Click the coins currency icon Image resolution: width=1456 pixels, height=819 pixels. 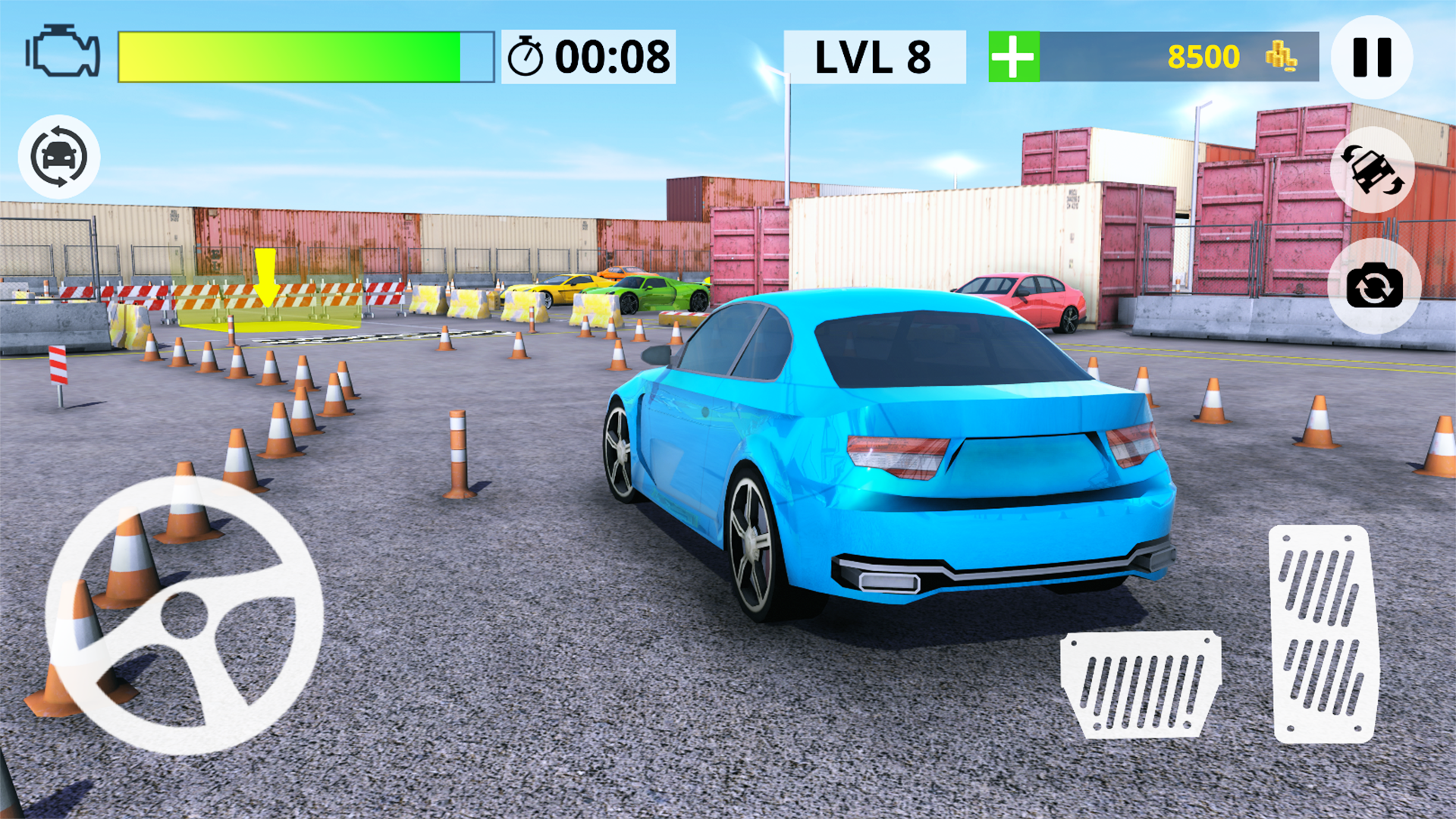click(x=1282, y=57)
